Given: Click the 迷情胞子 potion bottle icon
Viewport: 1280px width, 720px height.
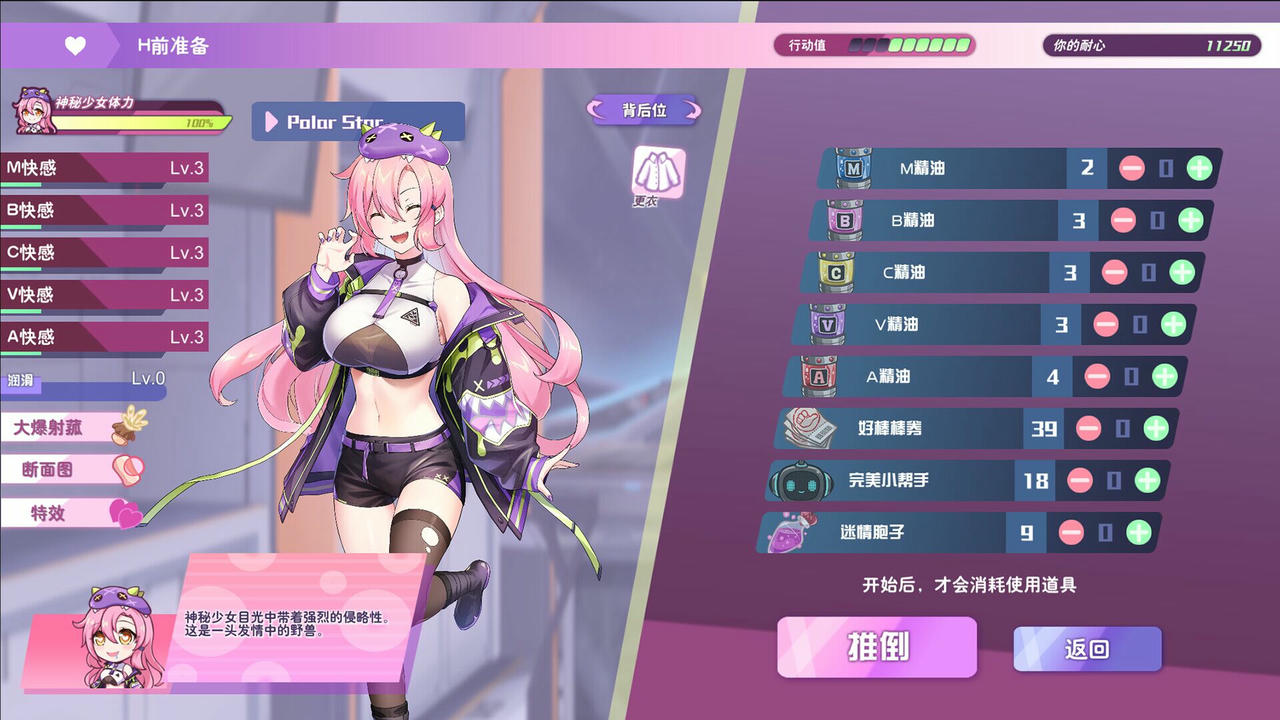Looking at the screenshot, I should [793, 533].
